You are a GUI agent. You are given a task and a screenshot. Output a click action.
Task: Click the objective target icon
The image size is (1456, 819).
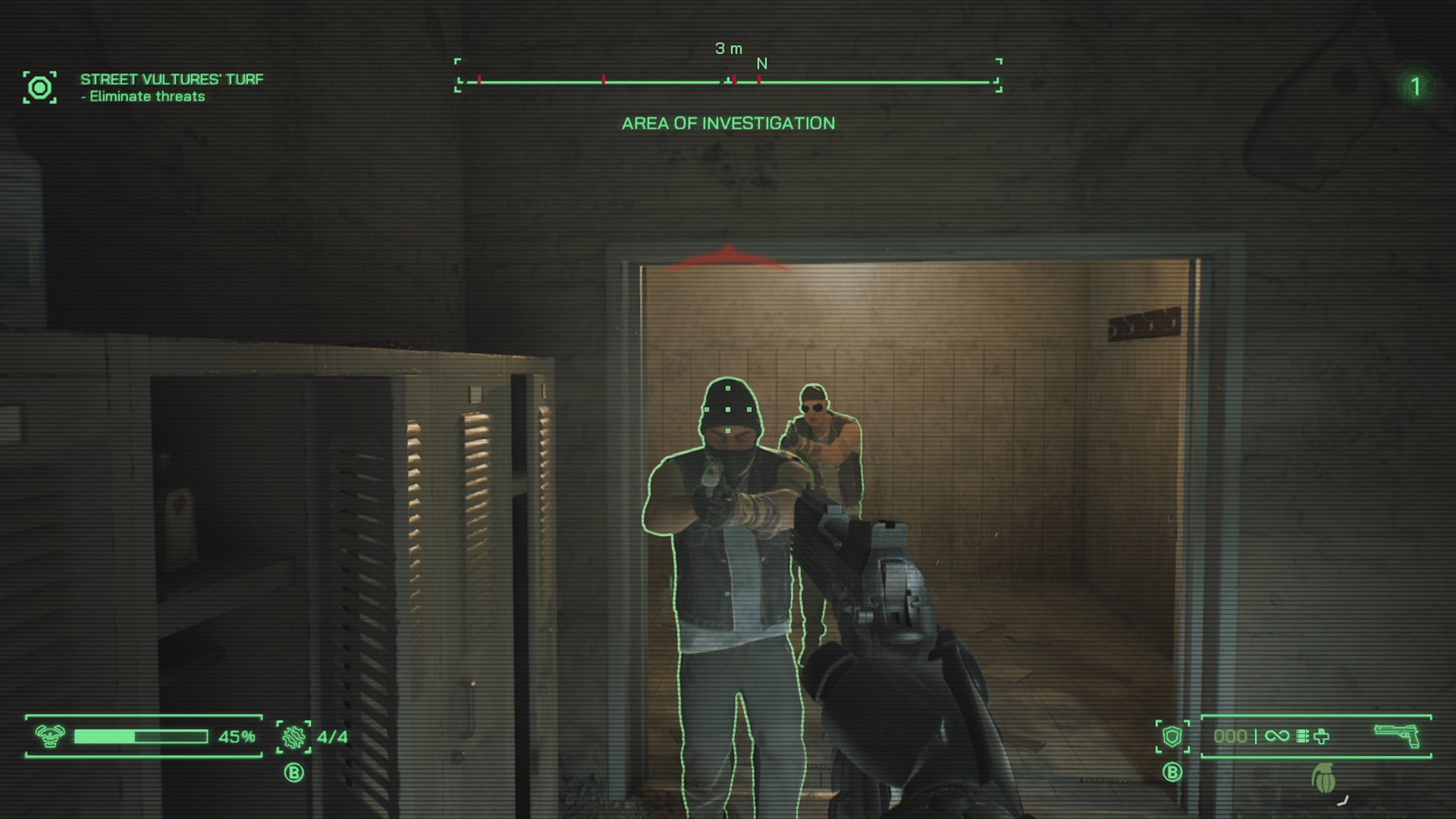(x=39, y=88)
